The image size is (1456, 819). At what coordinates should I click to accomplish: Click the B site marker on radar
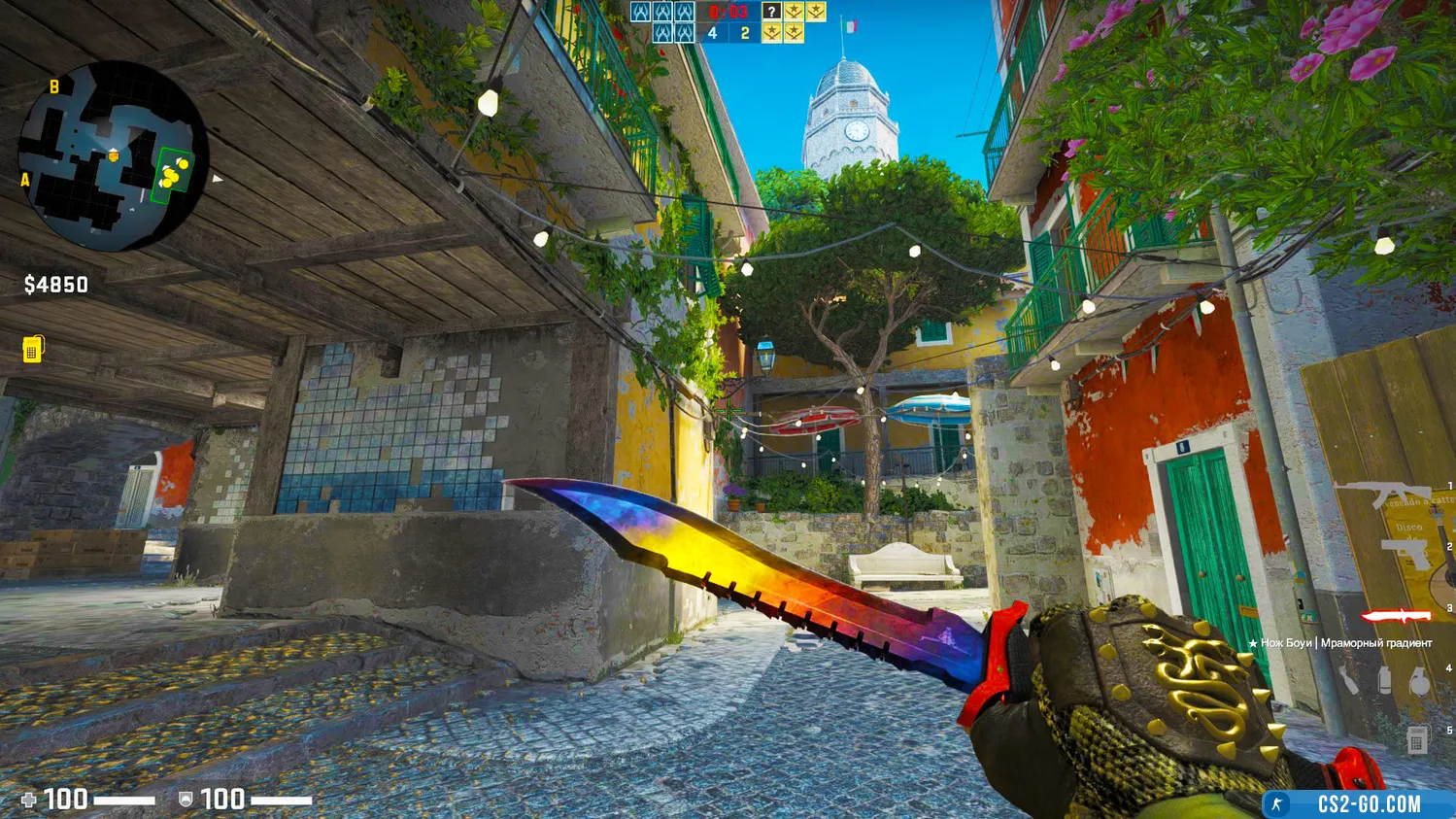54,87
